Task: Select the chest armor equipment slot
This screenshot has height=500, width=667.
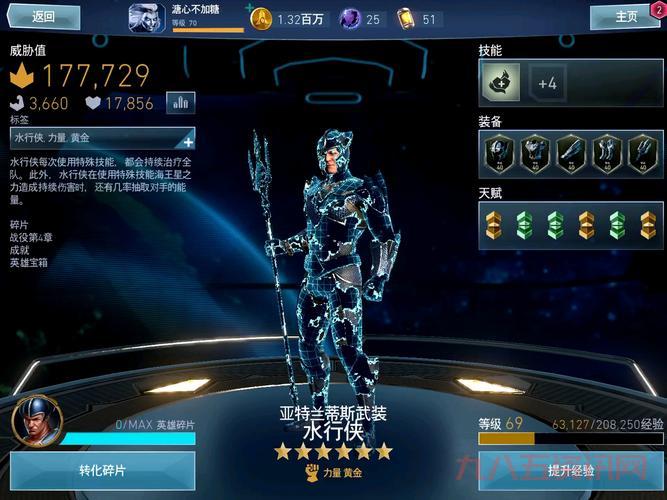Action: [x=534, y=152]
